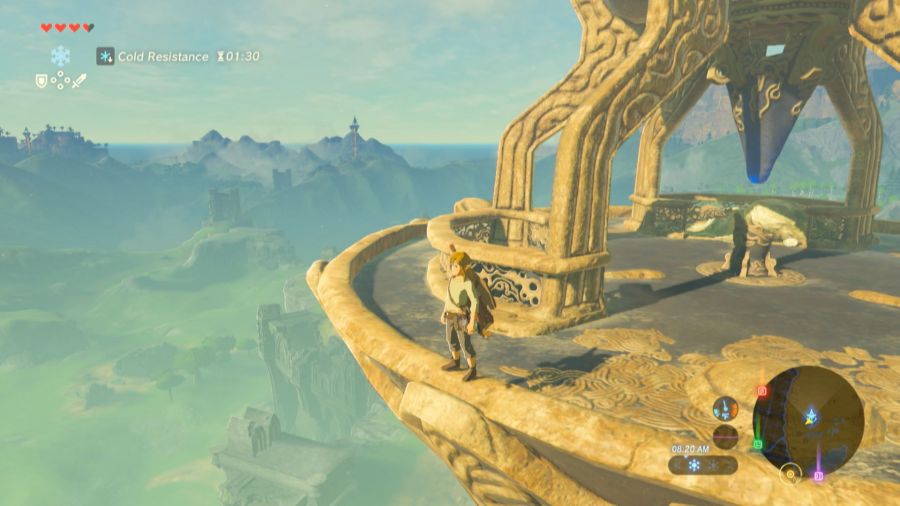900x506 pixels.
Task: Click the Sheikah Sensor ring icon
Action: click(x=791, y=472)
